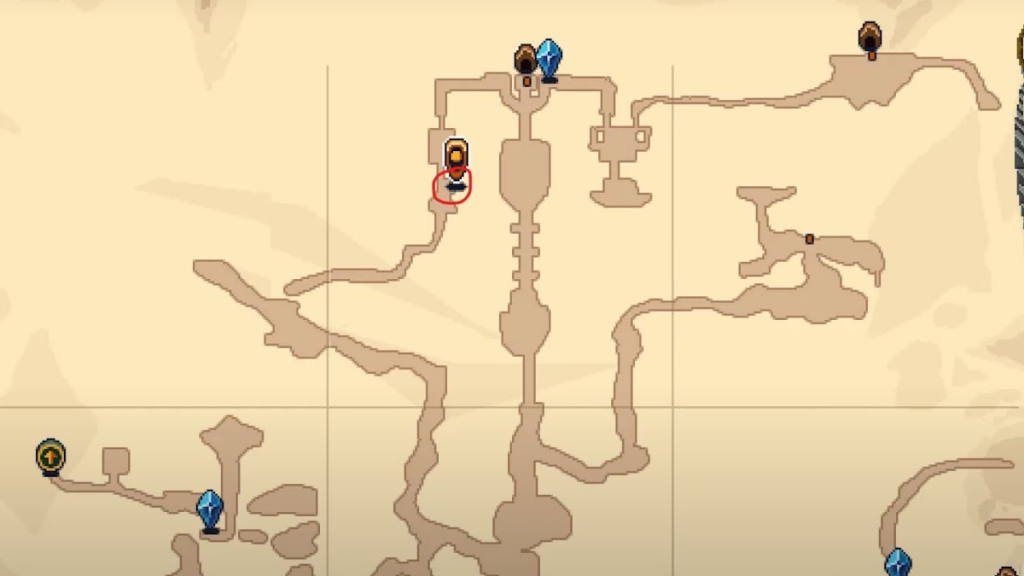Click the orange player location marker
1024x576 pixels.
(x=456, y=161)
